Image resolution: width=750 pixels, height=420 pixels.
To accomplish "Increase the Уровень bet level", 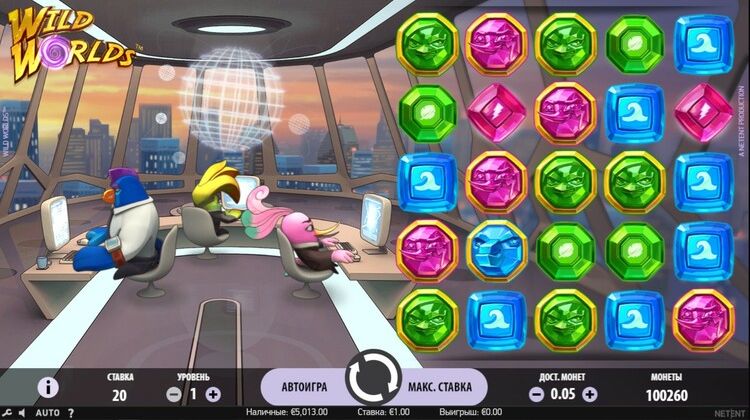I will point(213,395).
